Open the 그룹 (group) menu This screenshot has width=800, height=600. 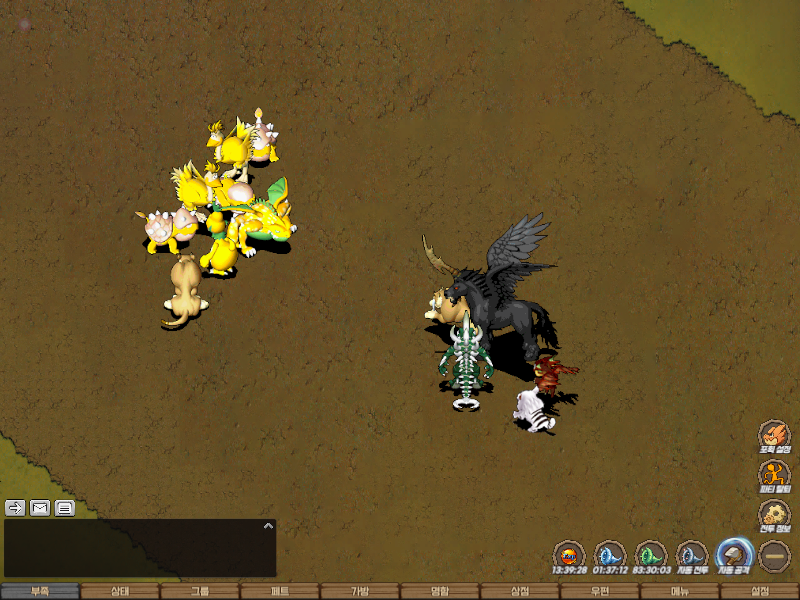[200, 591]
